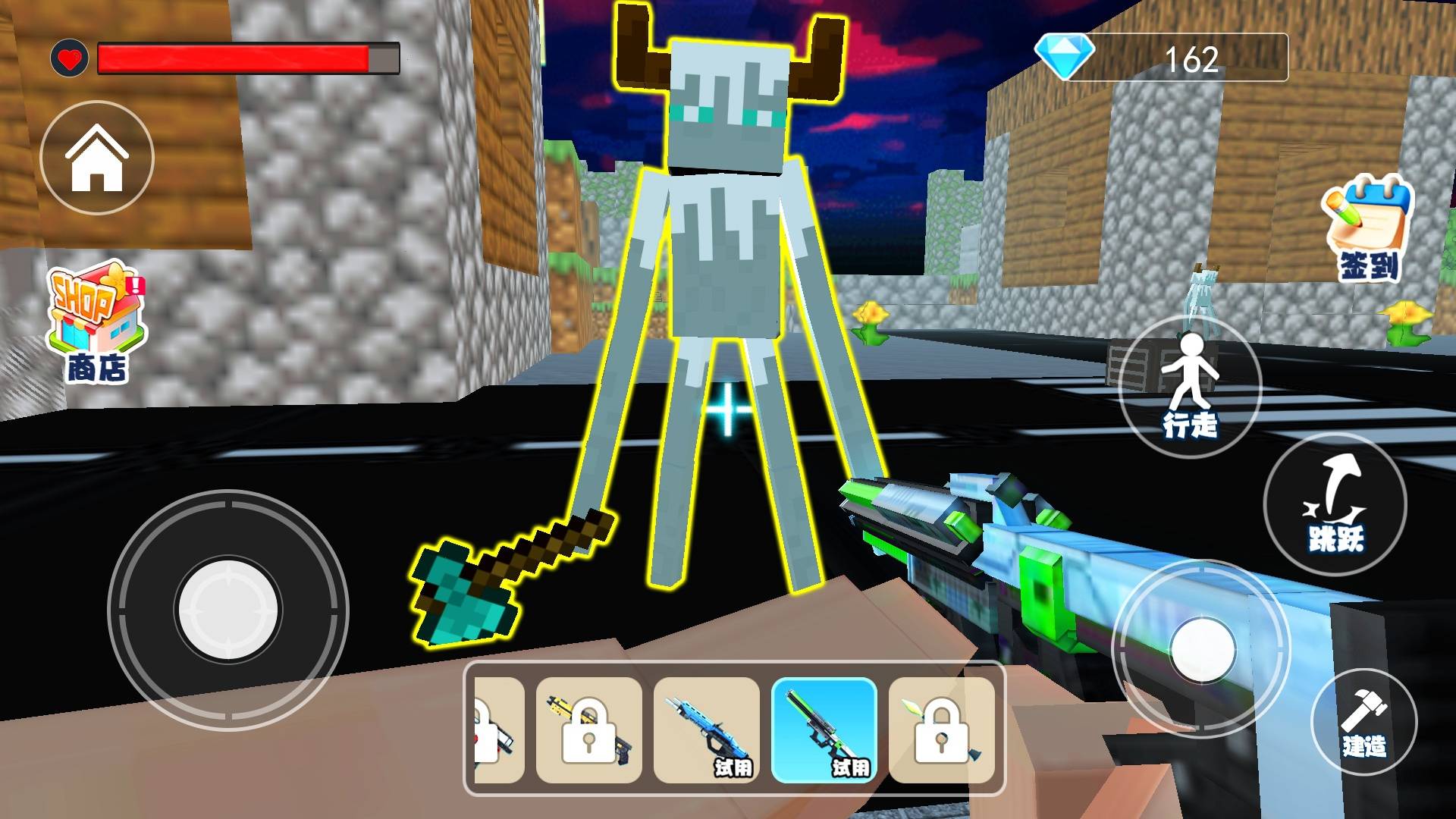The width and height of the screenshot is (1456, 819).
Task: Open the 商店 shop
Action: coord(96,322)
